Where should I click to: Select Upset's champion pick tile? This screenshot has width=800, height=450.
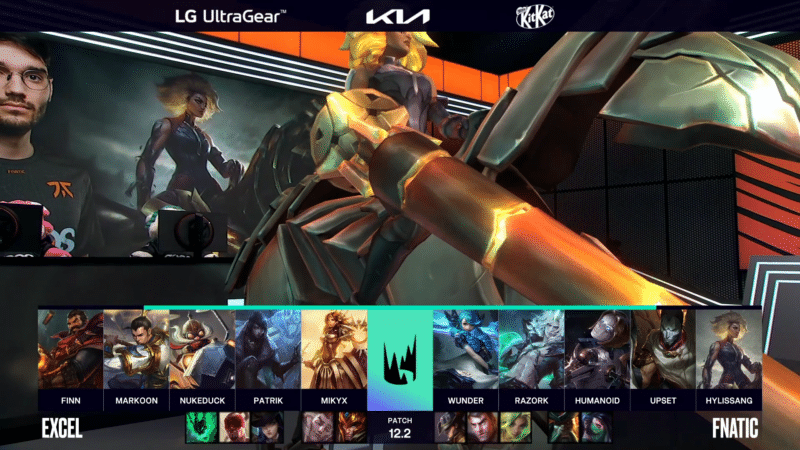coord(663,350)
